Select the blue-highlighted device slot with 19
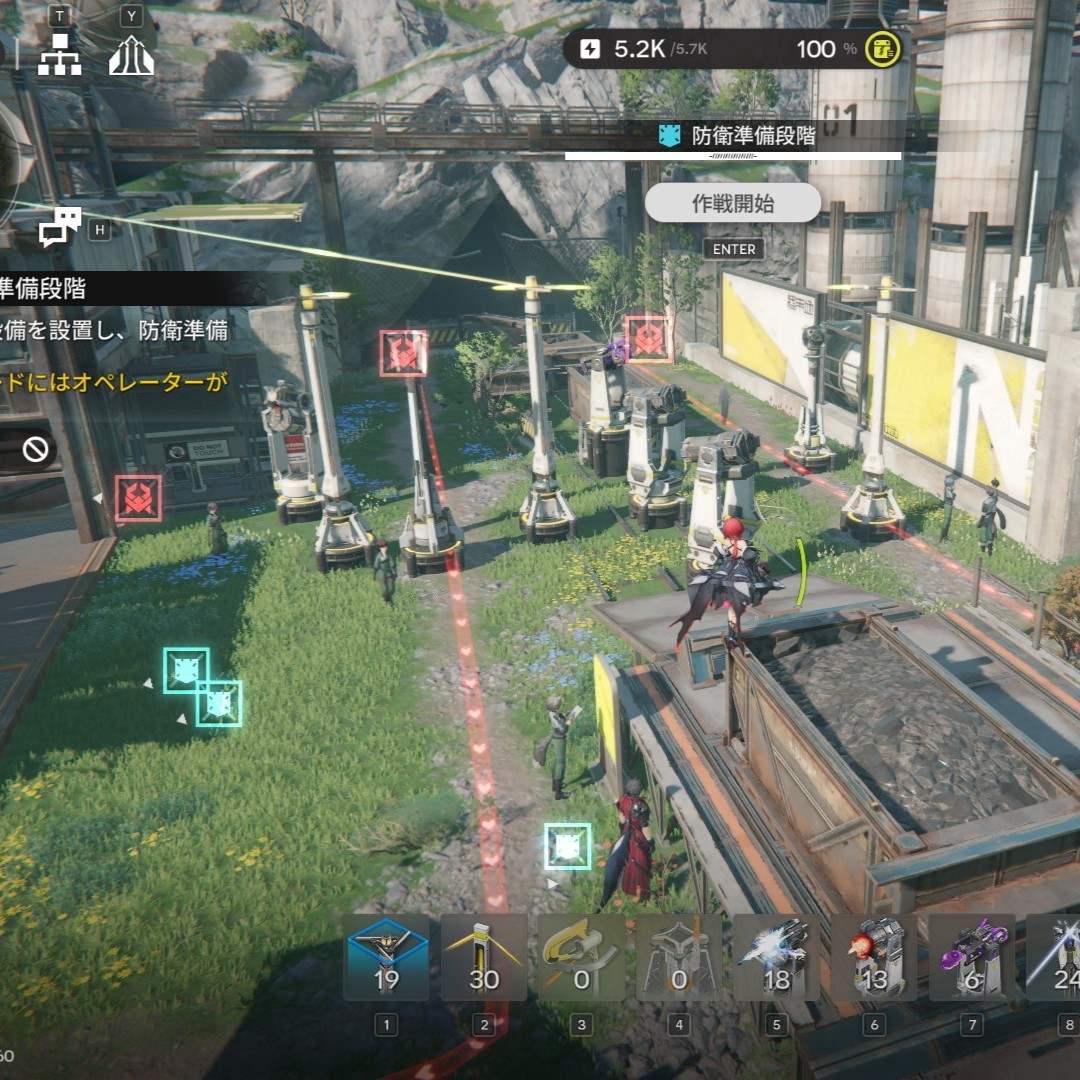This screenshot has height=1080, width=1080. tap(386, 958)
